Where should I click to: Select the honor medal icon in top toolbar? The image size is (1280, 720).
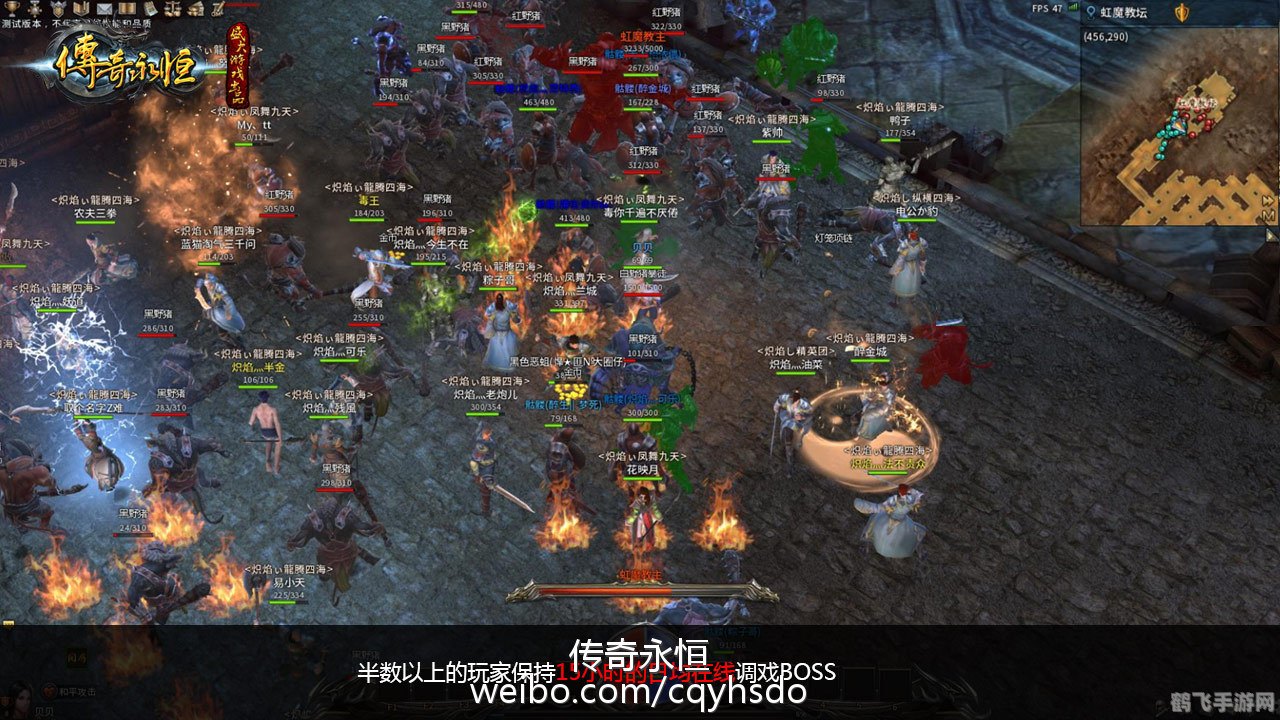[x=34, y=8]
